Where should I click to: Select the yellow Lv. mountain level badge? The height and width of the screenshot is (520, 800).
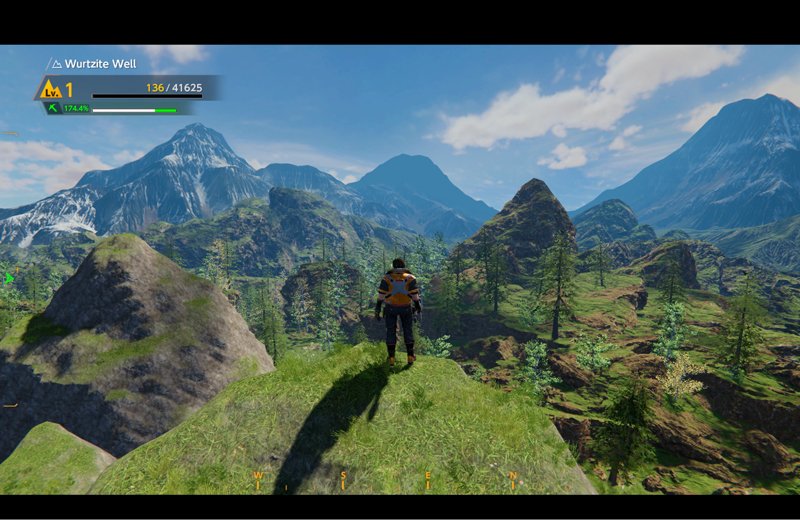point(49,89)
